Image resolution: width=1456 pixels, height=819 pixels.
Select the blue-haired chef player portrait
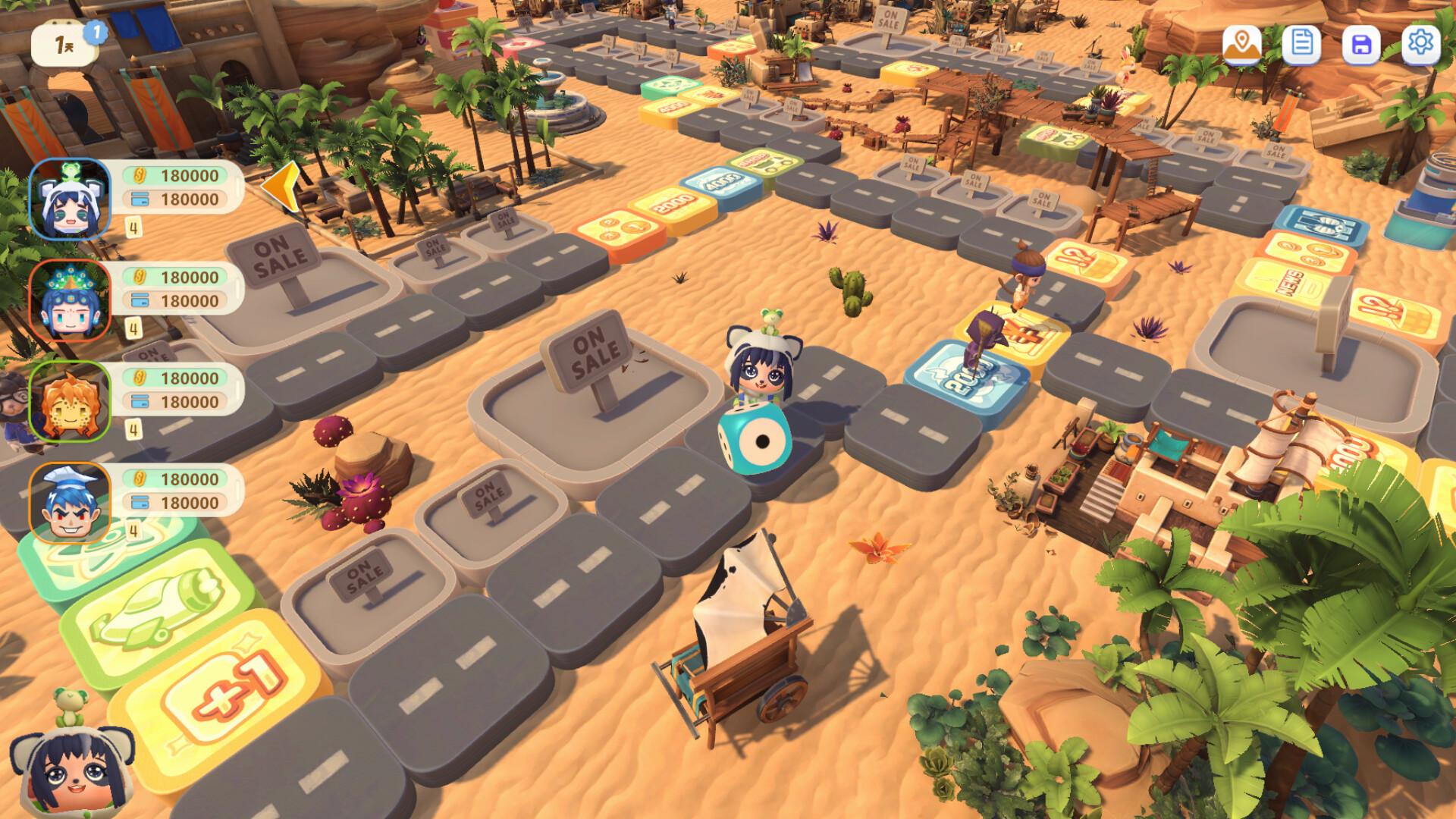point(70,502)
